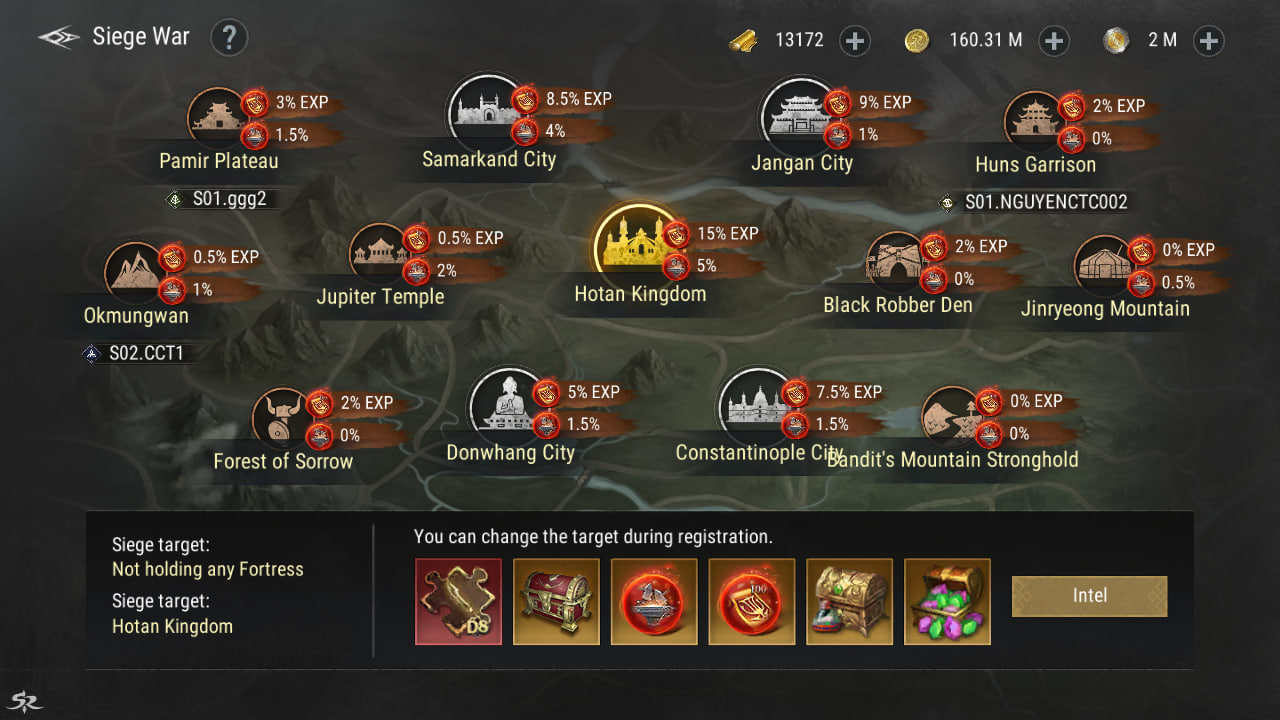1280x720 pixels.
Task: Select the Okmungwan mountain fortress
Action: pos(135,272)
